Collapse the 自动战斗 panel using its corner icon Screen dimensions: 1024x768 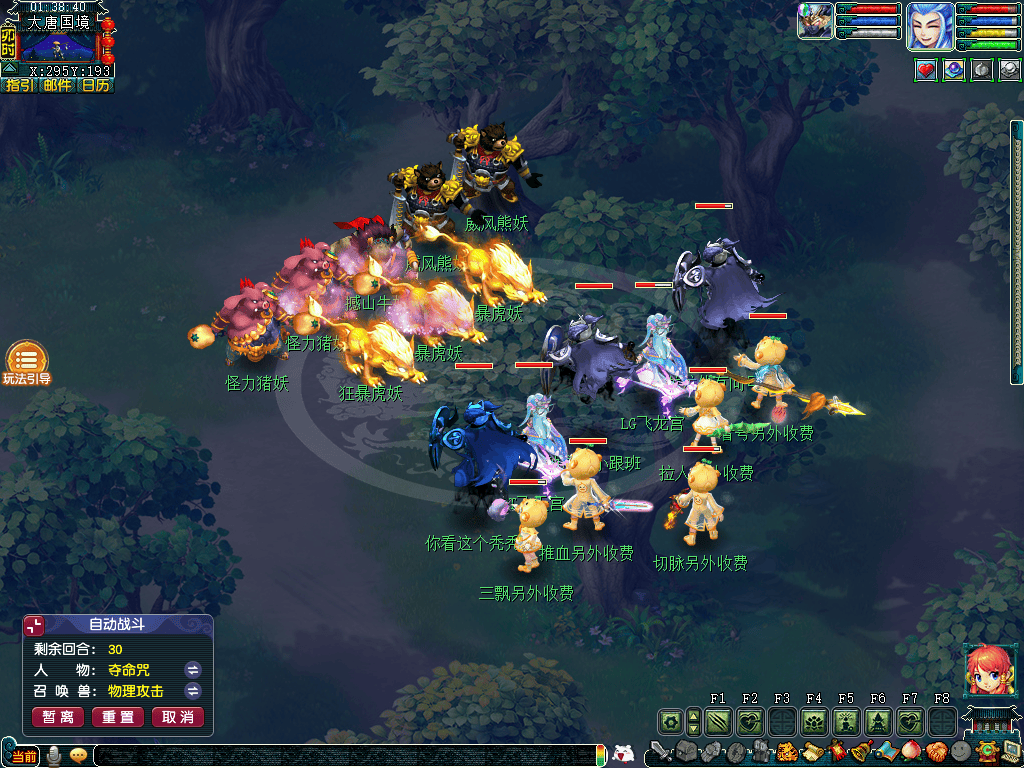[x=35, y=626]
